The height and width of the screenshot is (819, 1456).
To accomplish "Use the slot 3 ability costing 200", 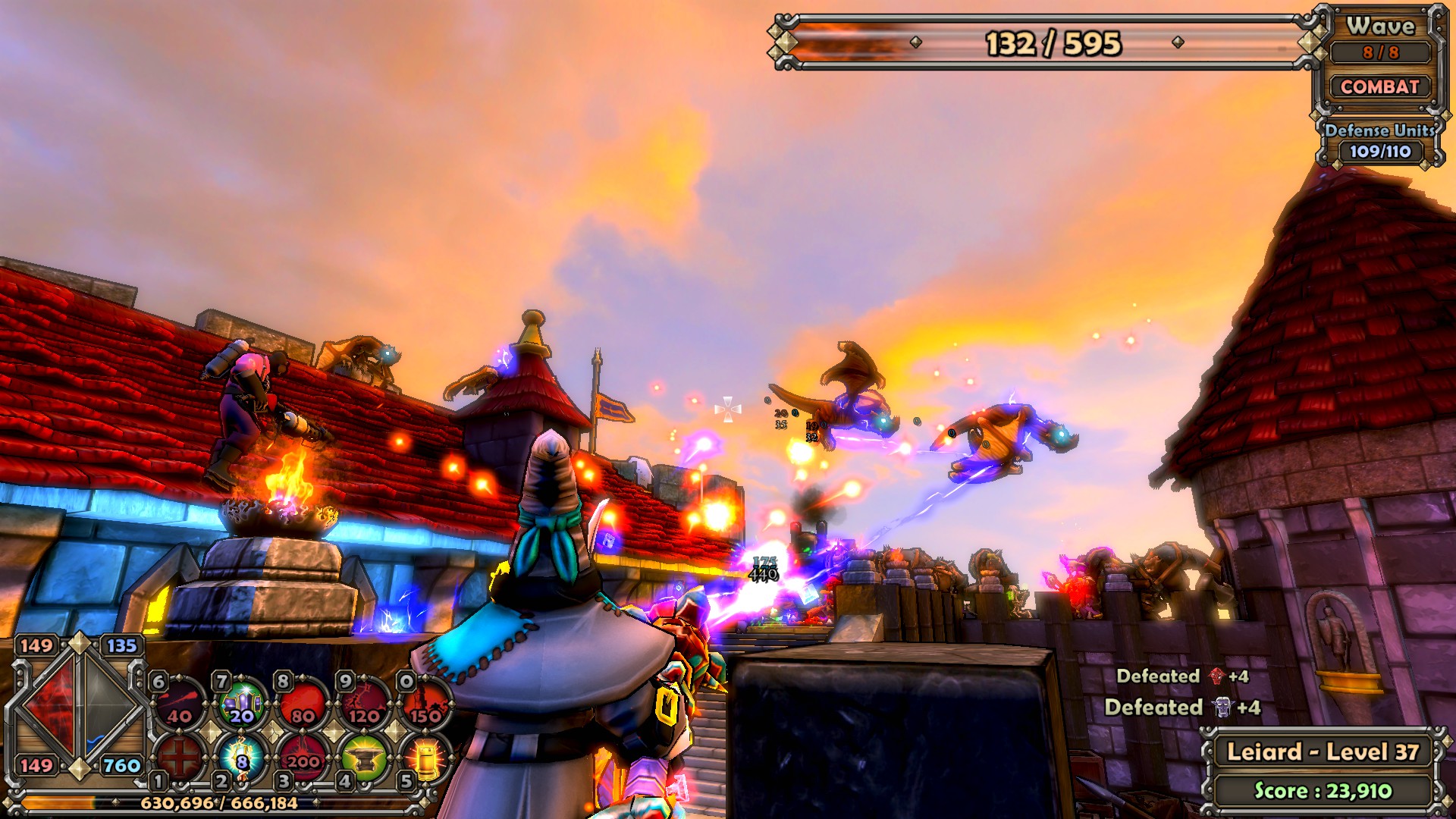I will (x=303, y=757).
